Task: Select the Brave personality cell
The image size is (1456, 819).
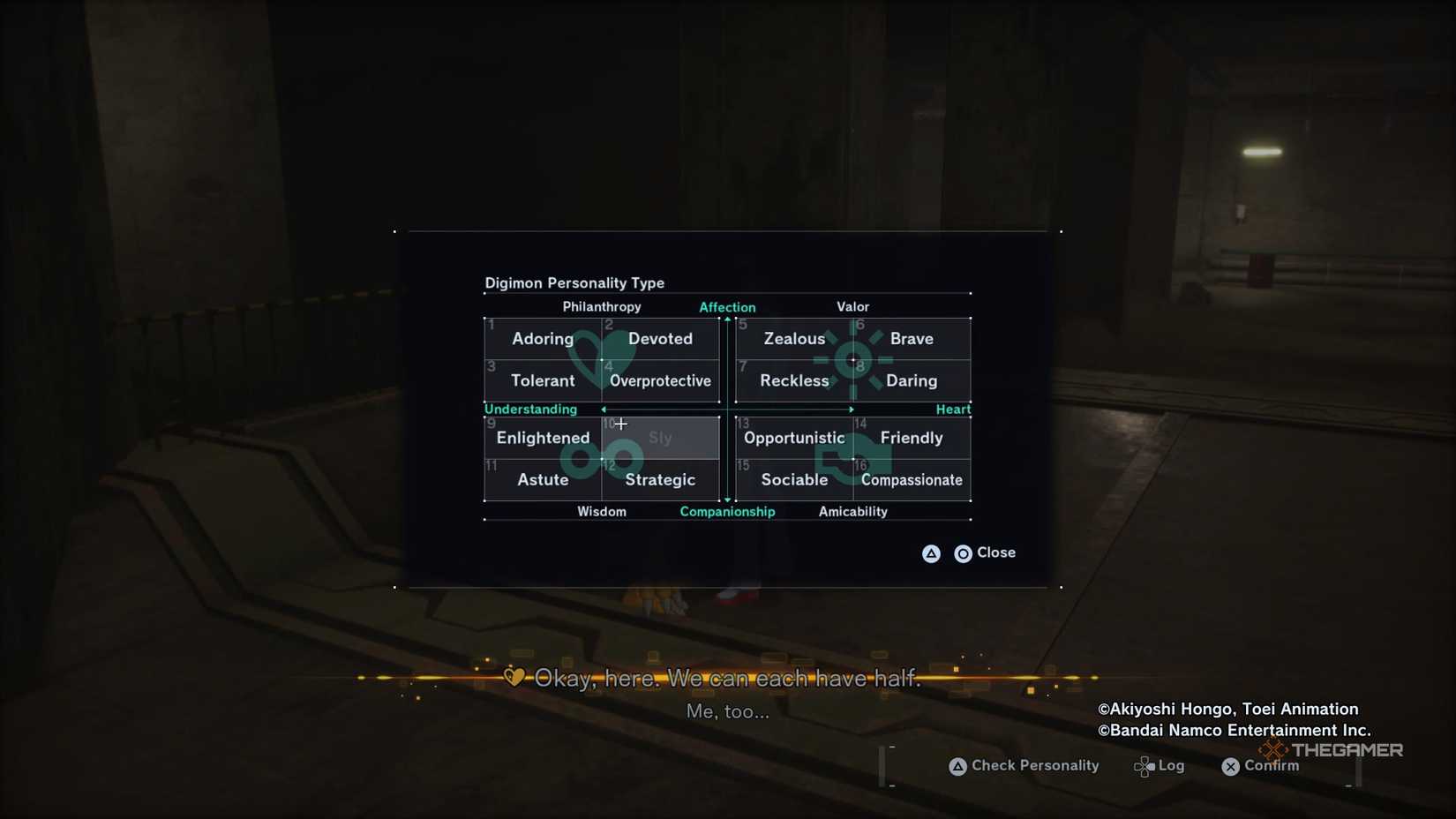Action: [912, 339]
